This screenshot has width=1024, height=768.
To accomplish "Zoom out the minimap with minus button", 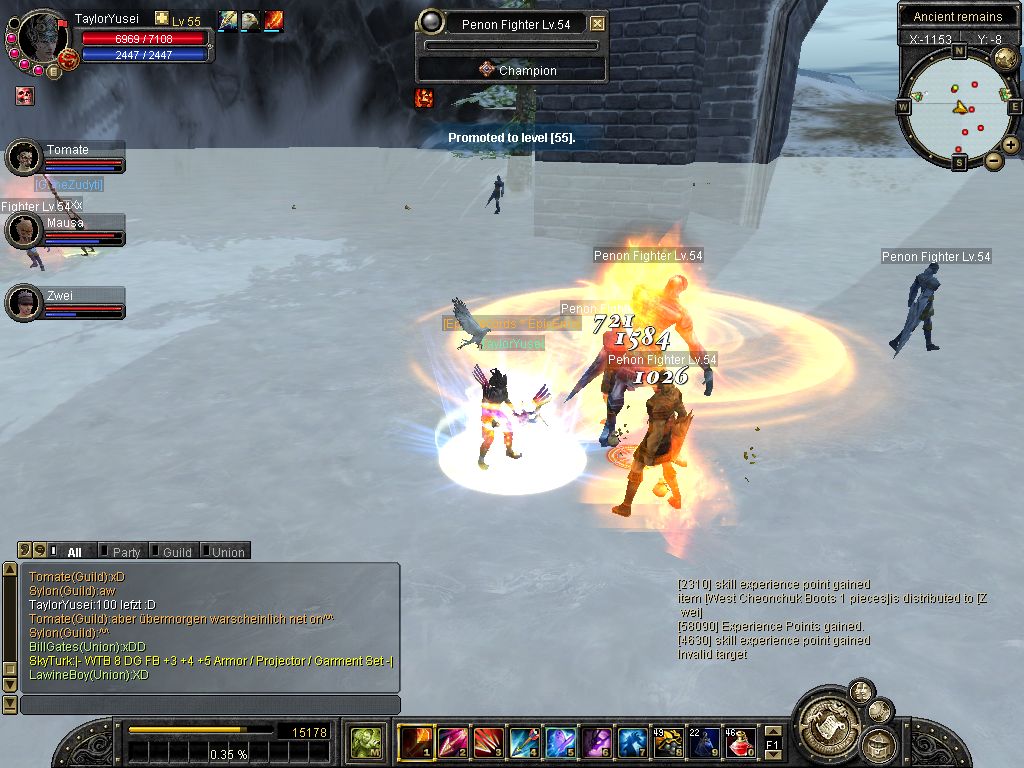I will pyautogui.click(x=994, y=160).
